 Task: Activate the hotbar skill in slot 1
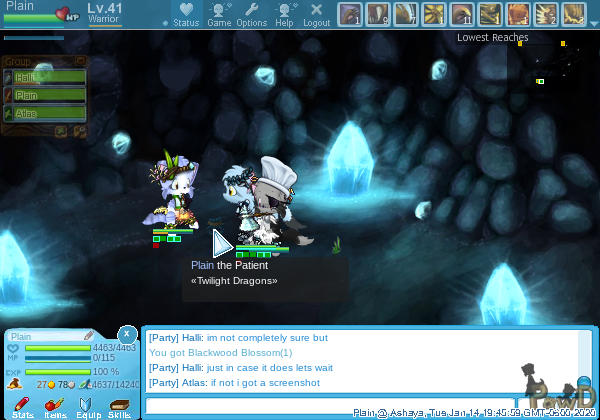pos(350,14)
